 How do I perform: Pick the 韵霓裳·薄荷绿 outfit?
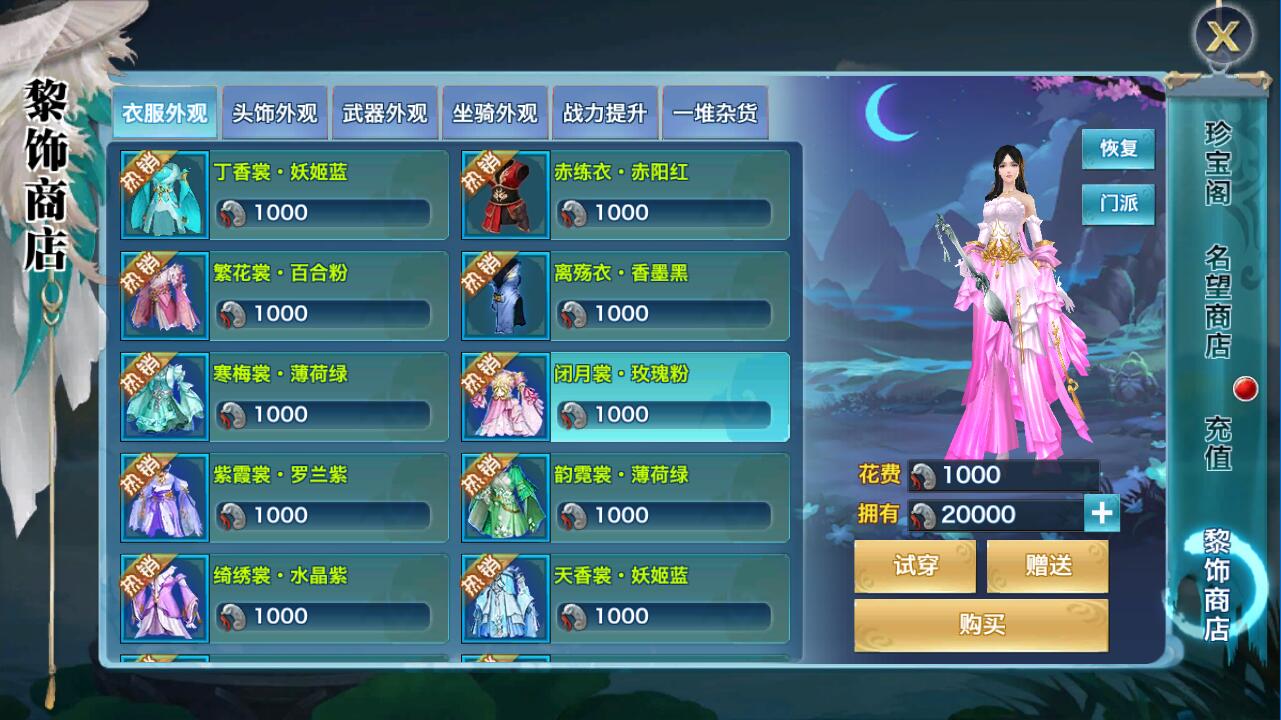click(x=625, y=498)
